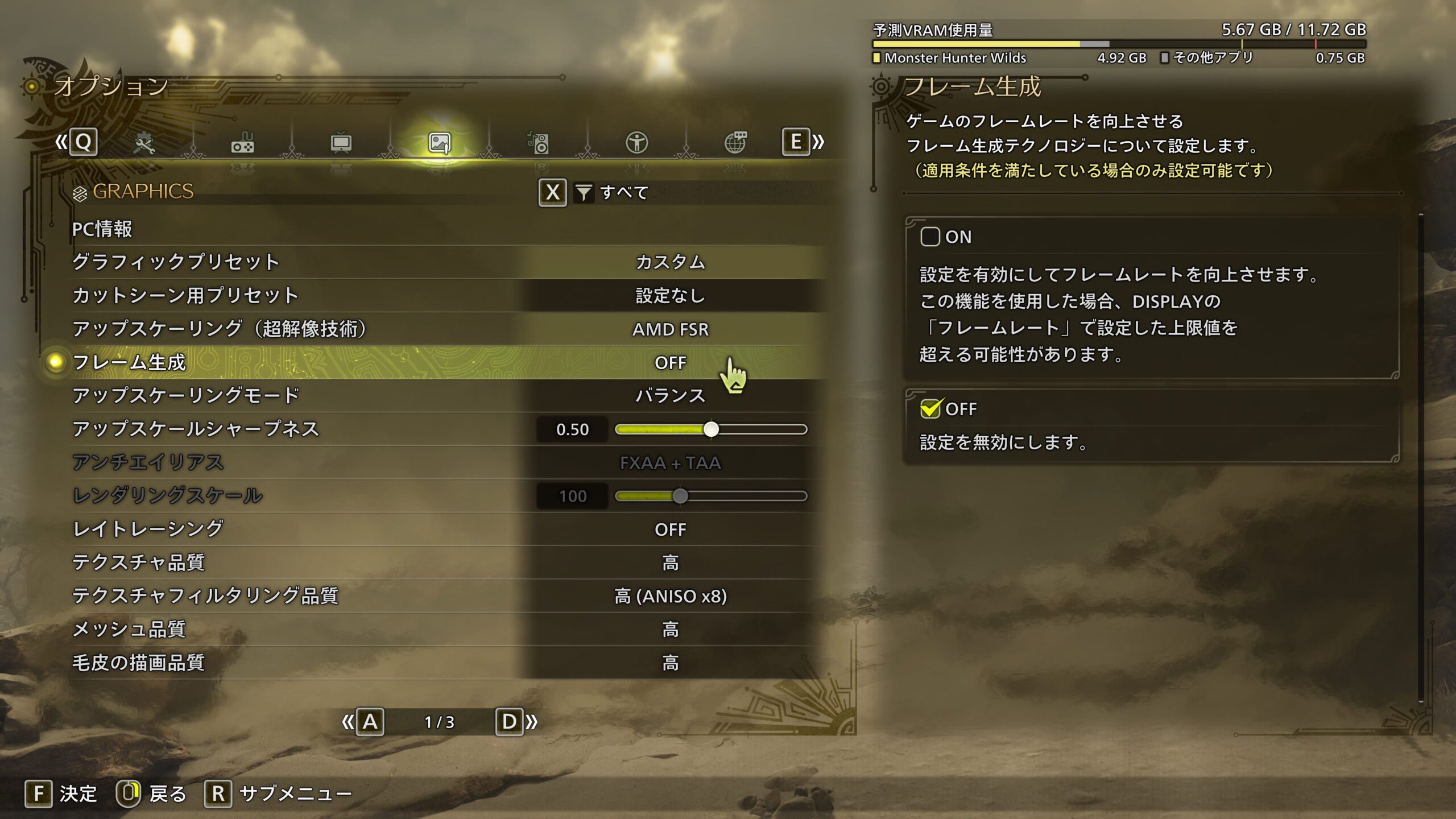Select the 毛皮の描画品質 setting row
Viewport: 1456px width, 819px height.
(x=138, y=663)
